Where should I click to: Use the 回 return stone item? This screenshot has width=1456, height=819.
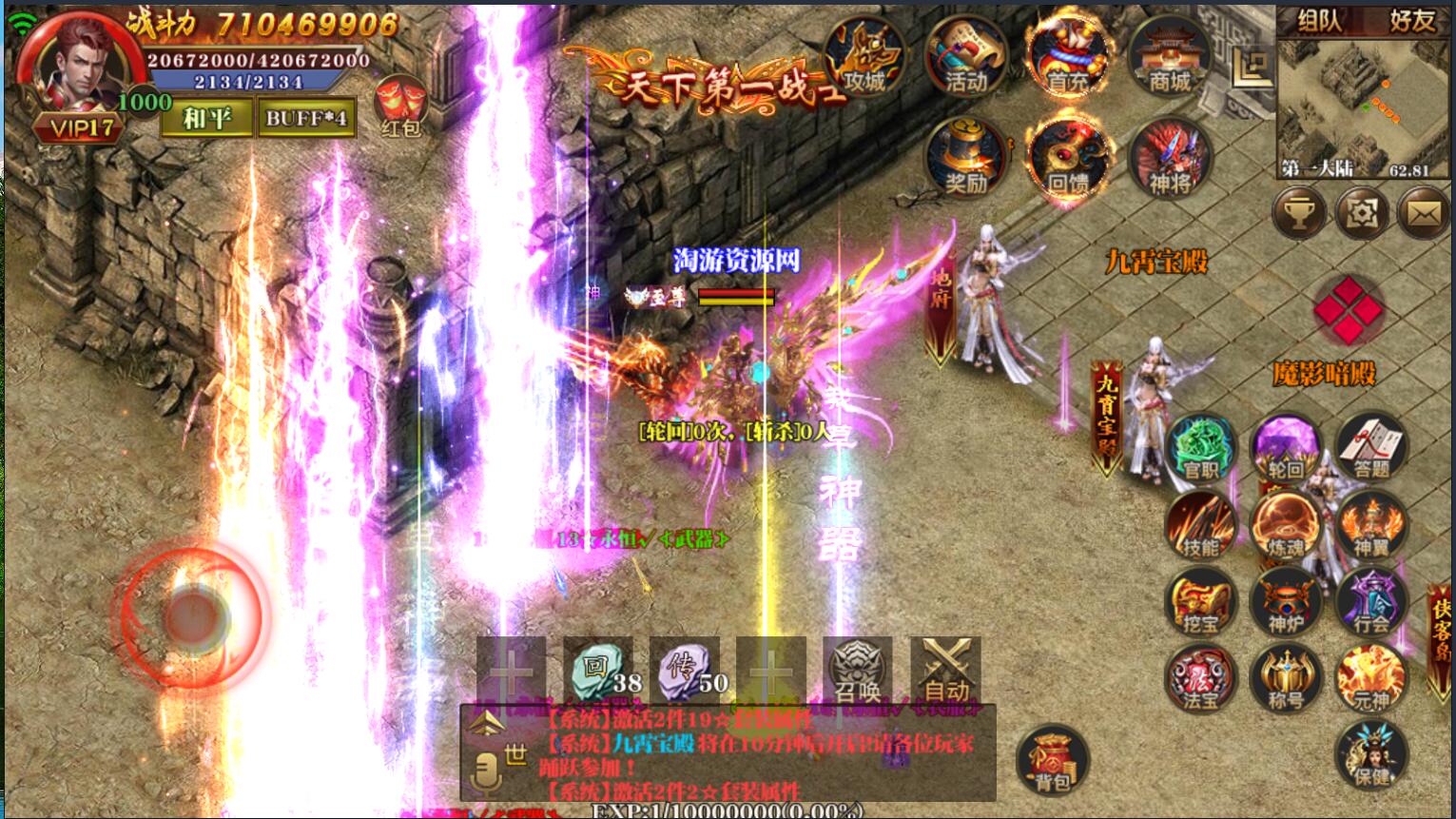tap(599, 671)
